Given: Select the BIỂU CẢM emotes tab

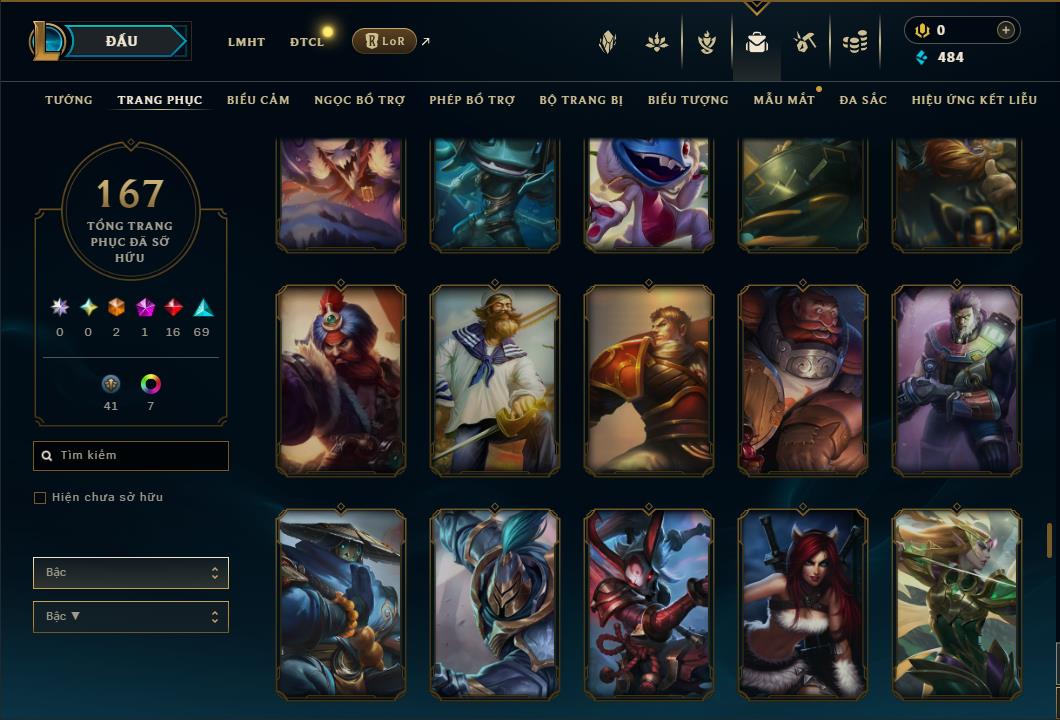Looking at the screenshot, I should (x=258, y=100).
